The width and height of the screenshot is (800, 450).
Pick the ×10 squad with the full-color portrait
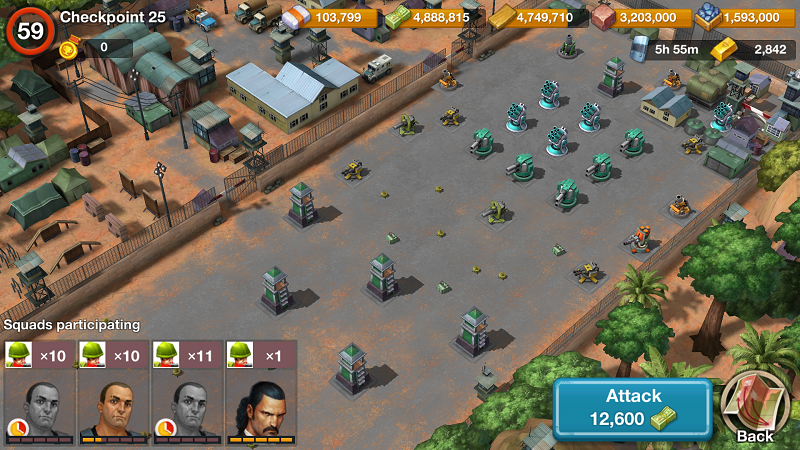(x=113, y=391)
